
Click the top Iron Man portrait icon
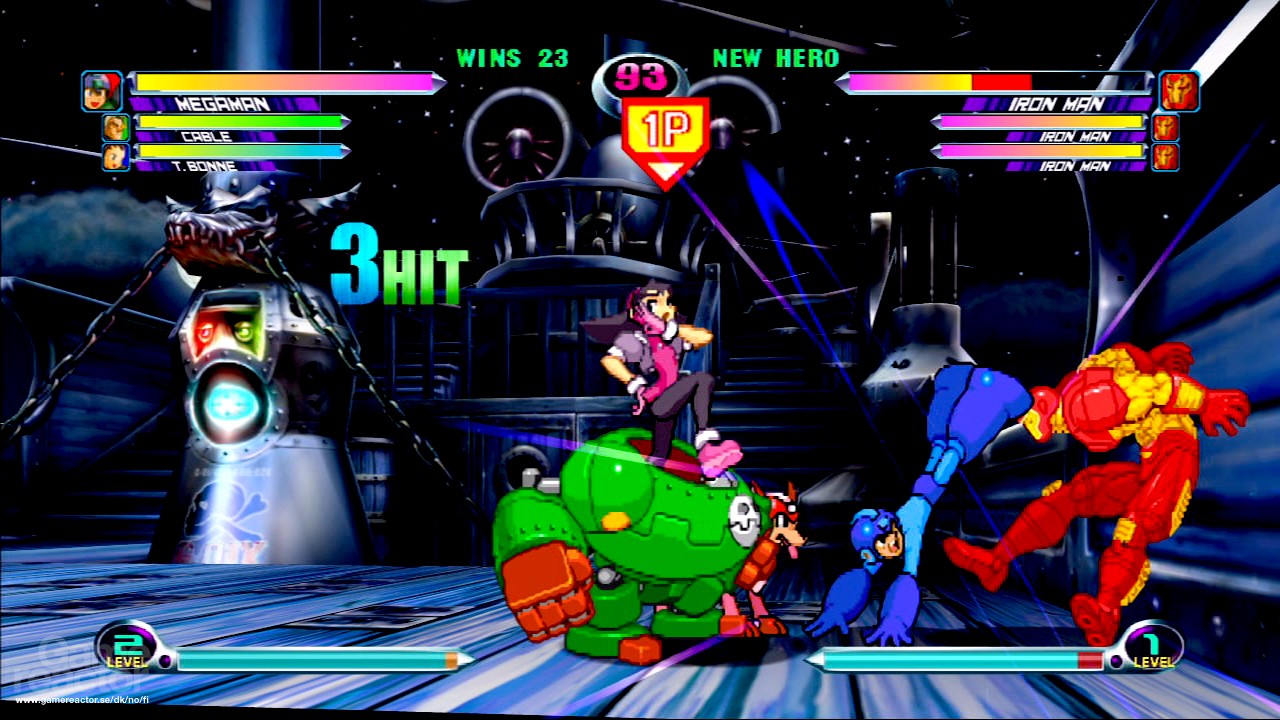tap(1178, 90)
